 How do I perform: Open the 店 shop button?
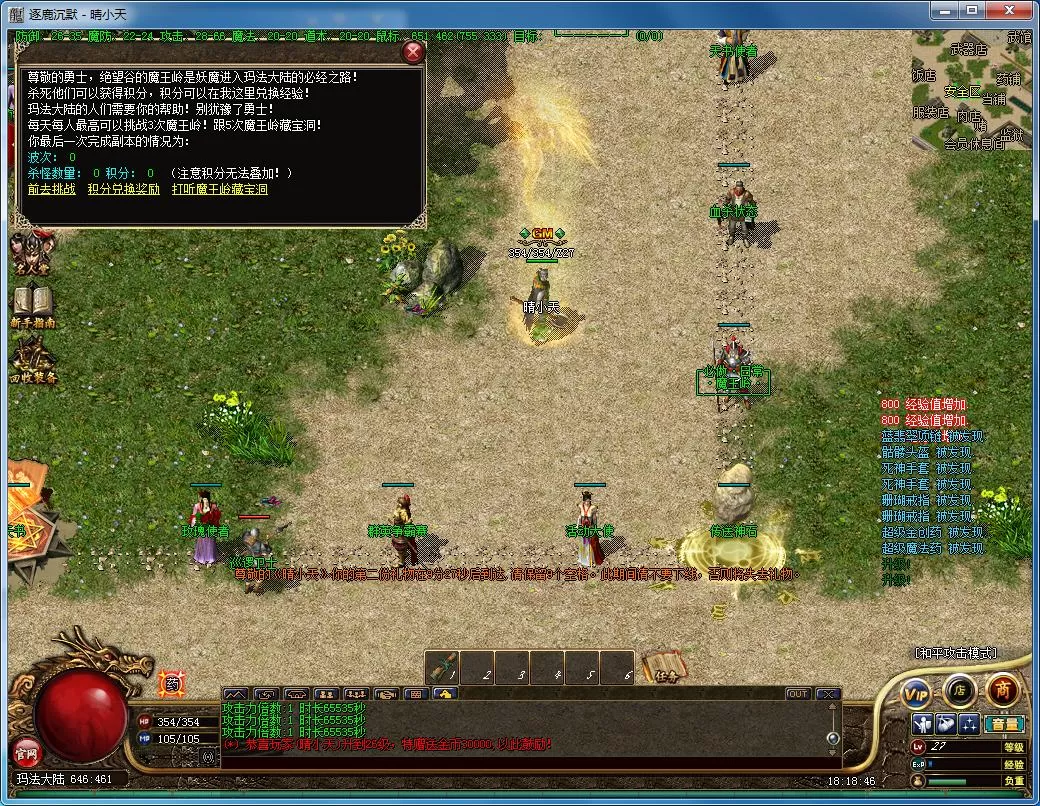(x=959, y=689)
